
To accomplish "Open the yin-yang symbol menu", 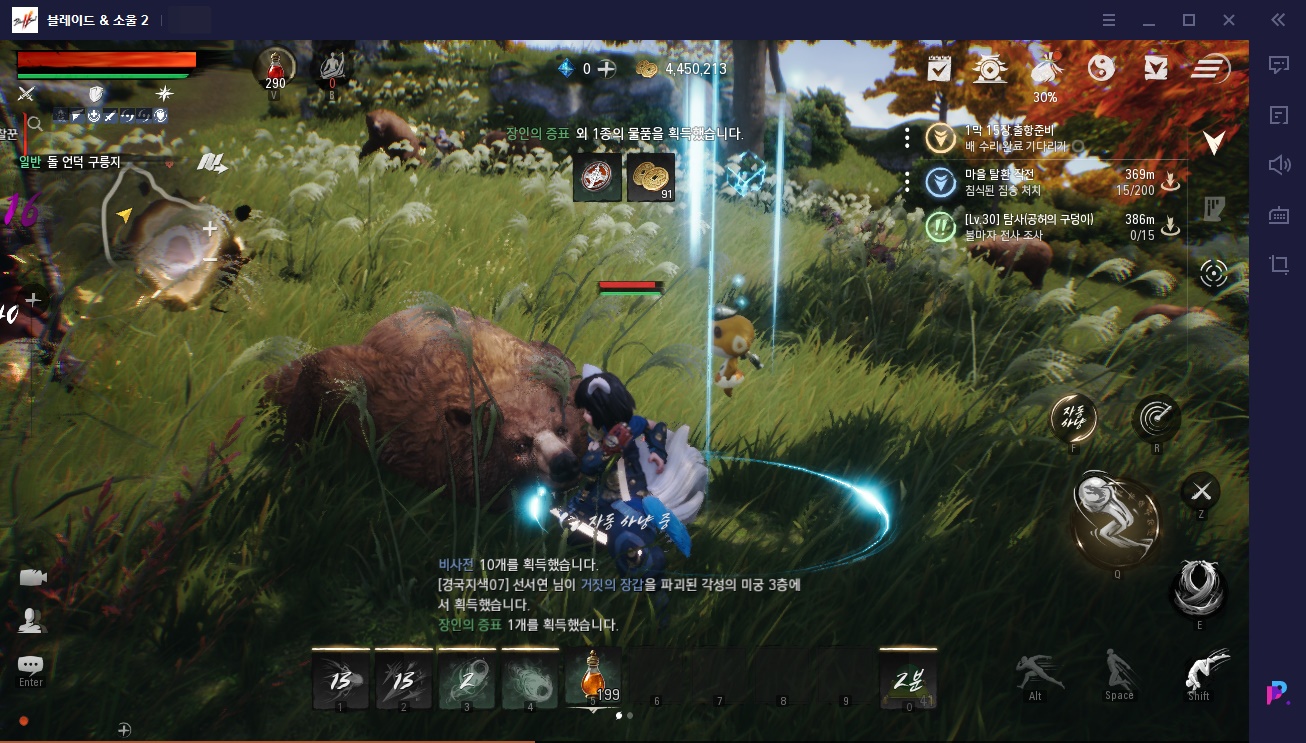I will click(x=1100, y=68).
